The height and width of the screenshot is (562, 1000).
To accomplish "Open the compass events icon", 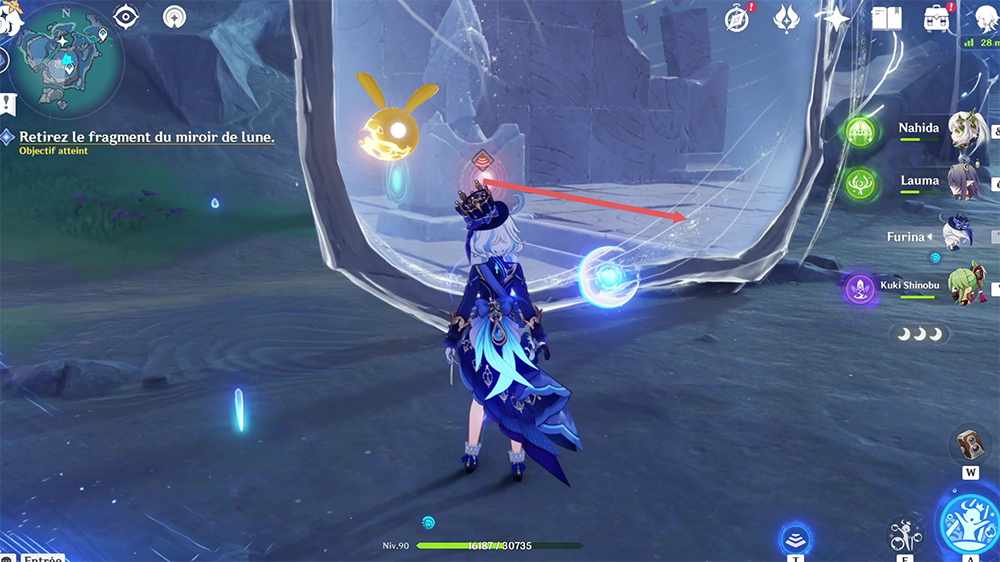I will coord(739,17).
